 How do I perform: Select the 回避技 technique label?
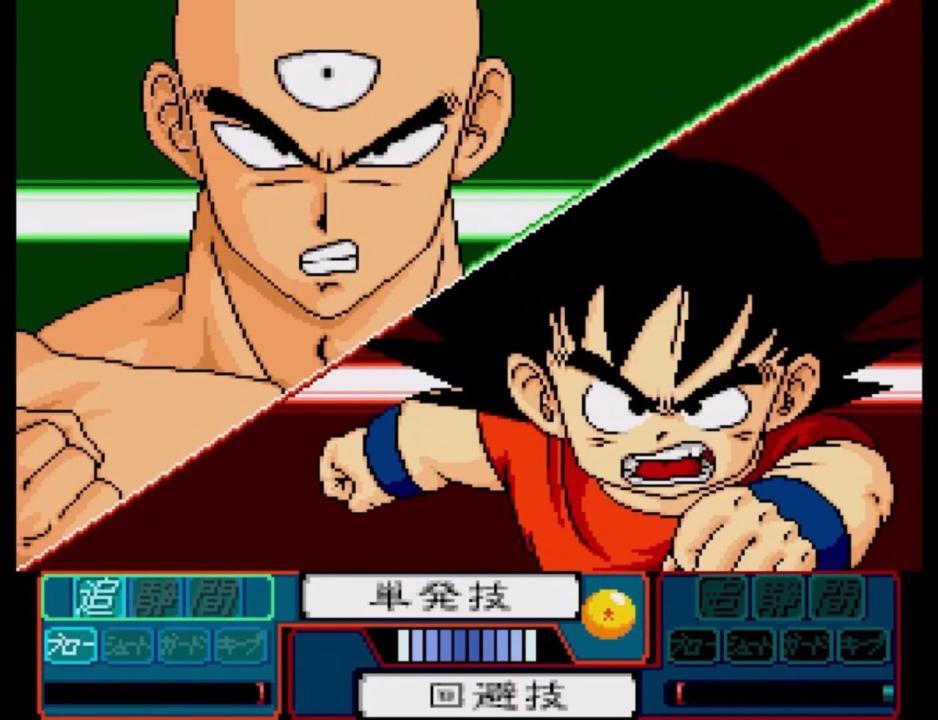497,695
